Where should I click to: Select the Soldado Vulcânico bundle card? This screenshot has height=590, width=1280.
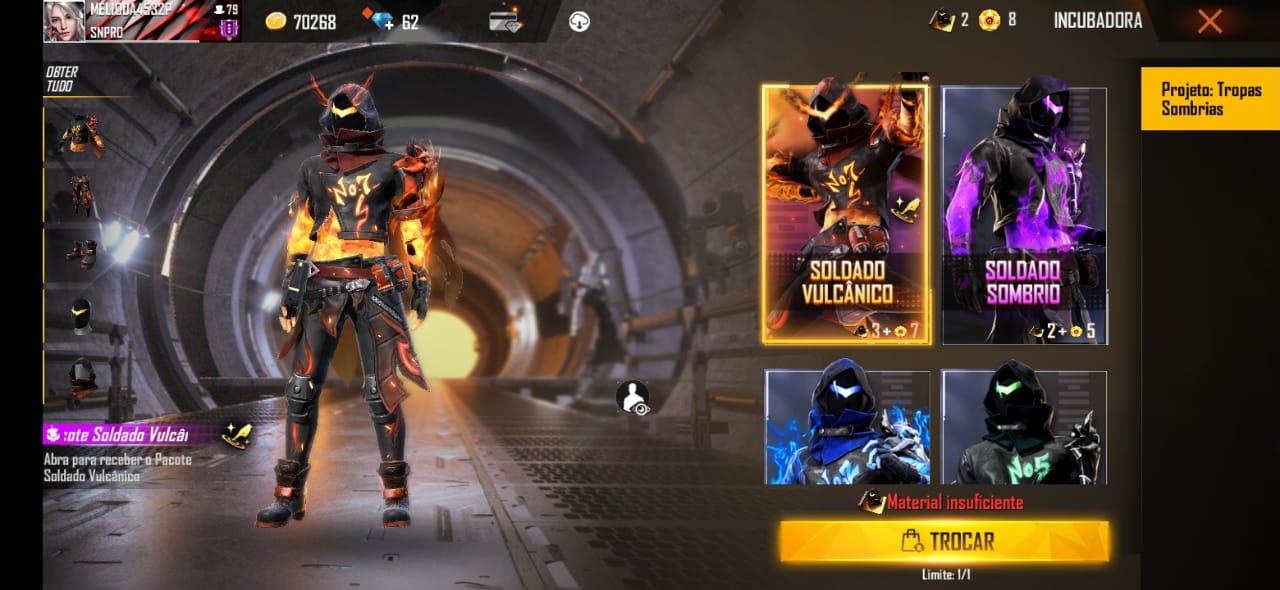[x=847, y=214]
